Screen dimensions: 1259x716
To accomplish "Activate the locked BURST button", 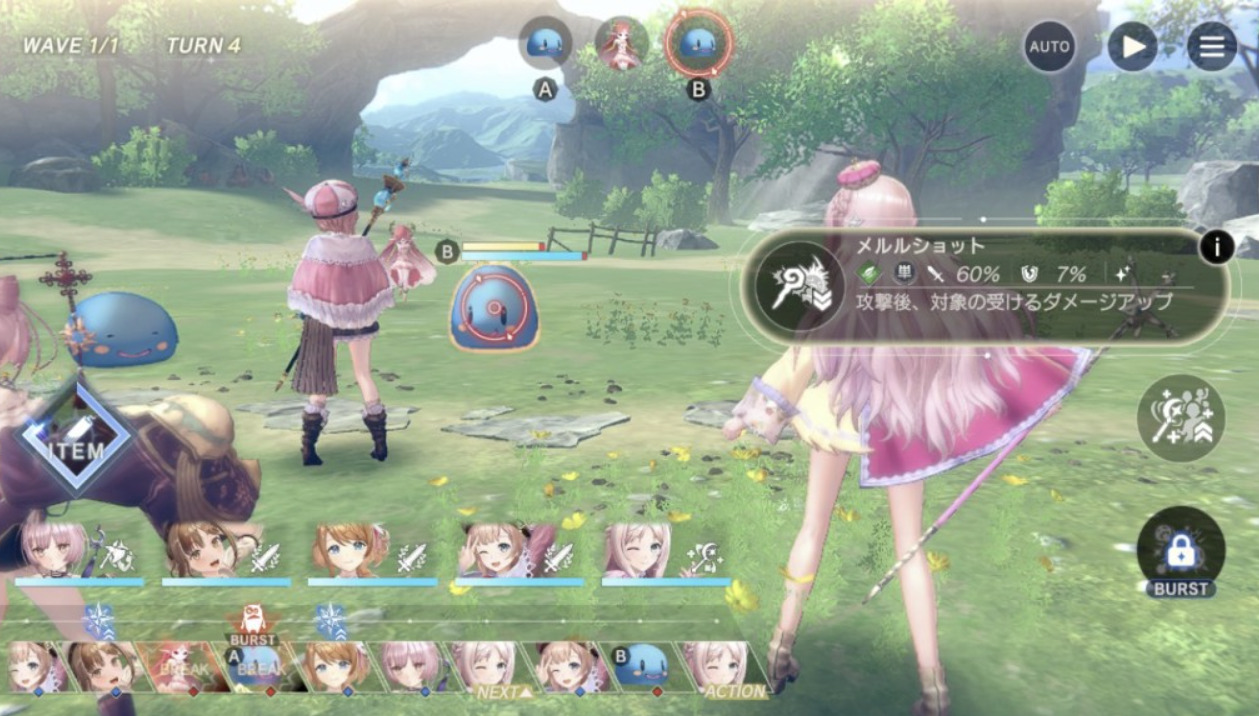I will [x=1180, y=550].
